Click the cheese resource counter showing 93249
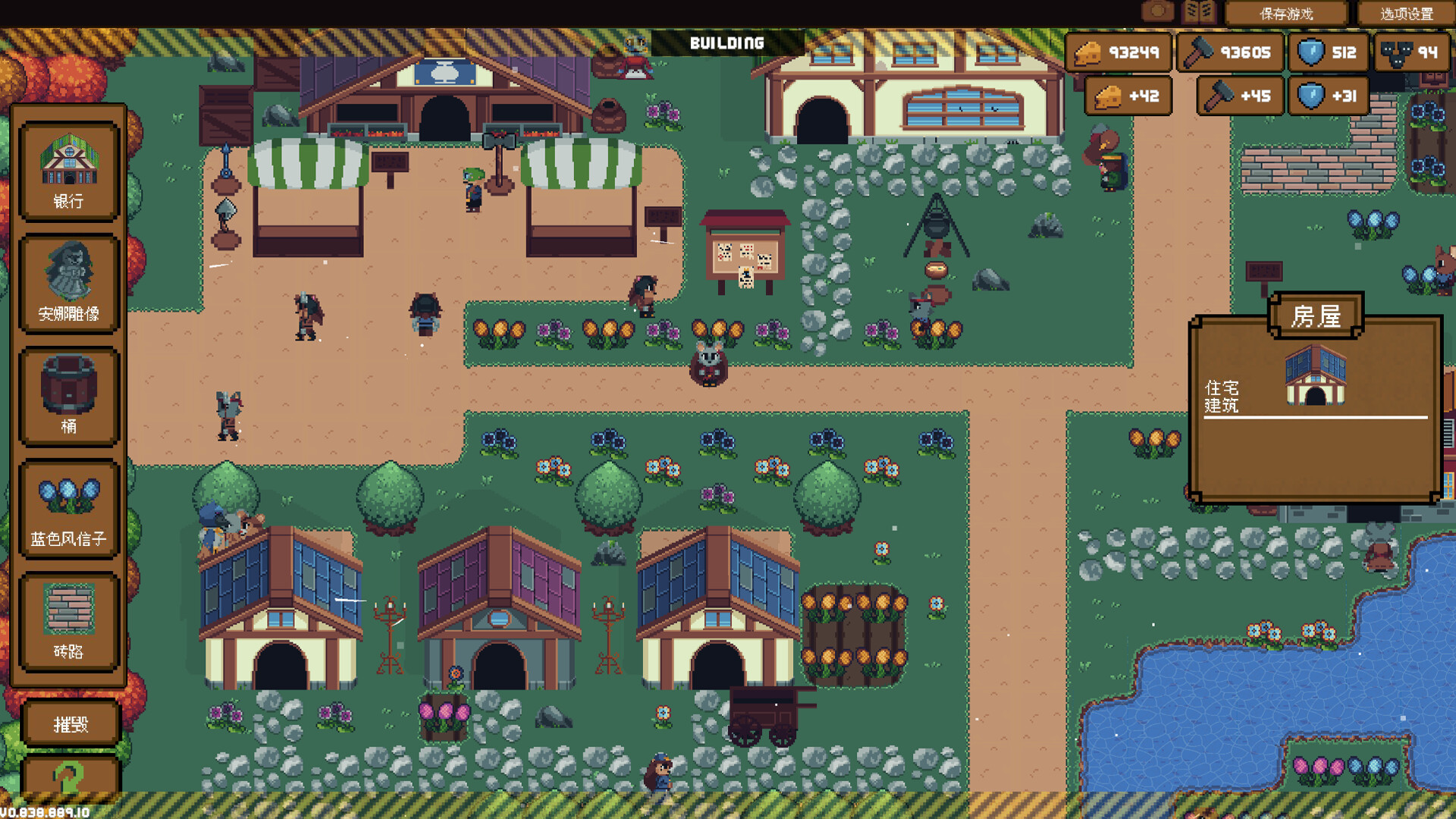This screenshot has height=819, width=1456. (x=1119, y=53)
